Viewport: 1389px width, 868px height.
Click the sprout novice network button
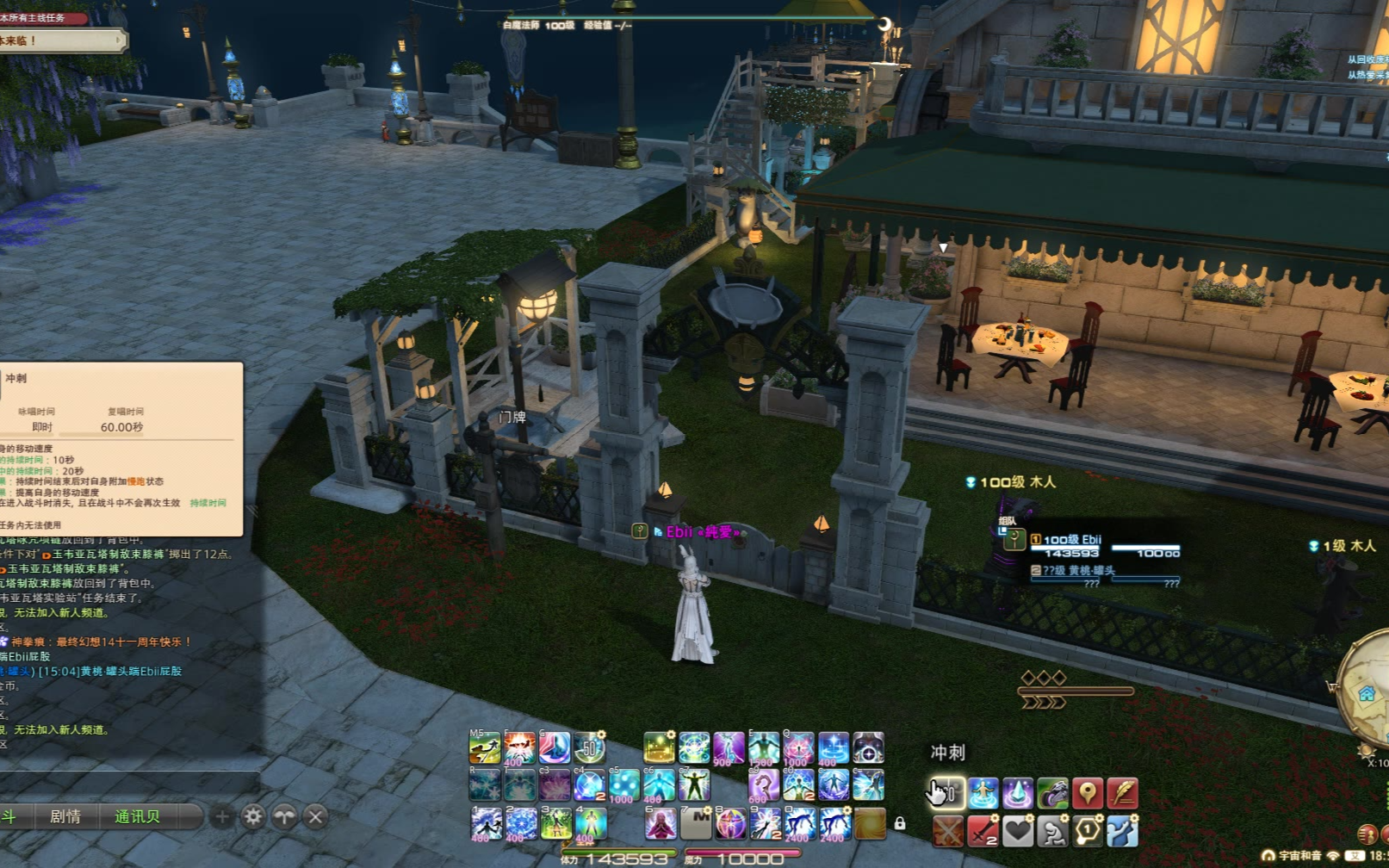pyautogui.click(x=284, y=816)
